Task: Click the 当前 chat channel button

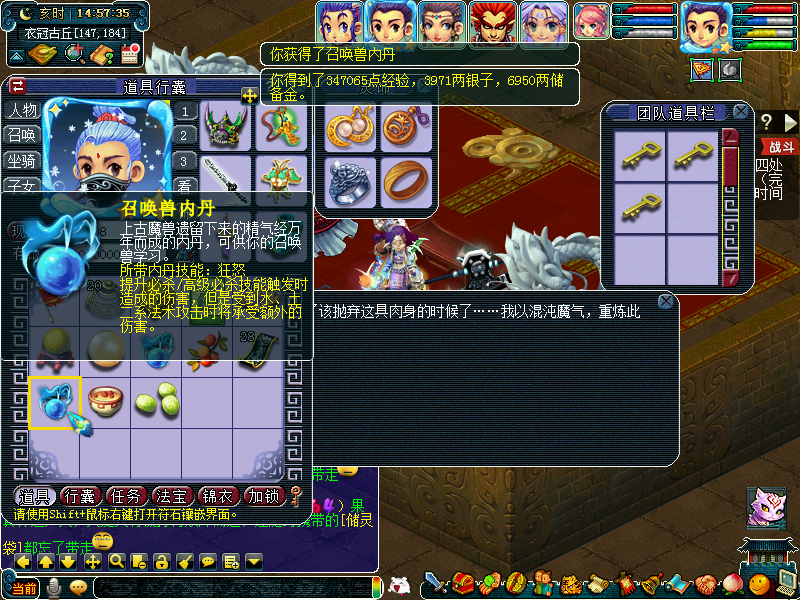Action: coord(24,588)
